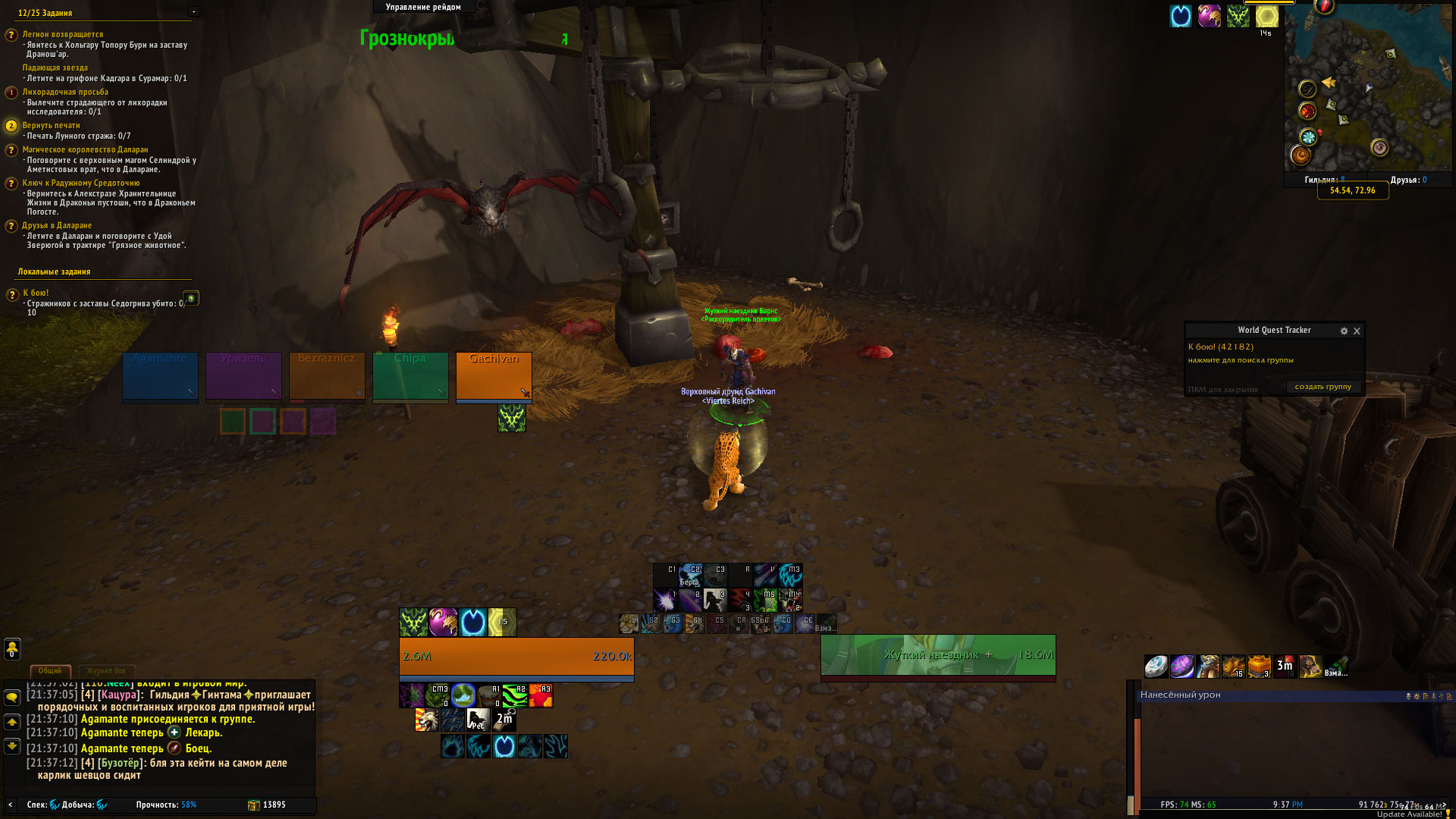This screenshot has width=1456, height=819.
Task: Activate the white starburst ability in slot 1
Action: (x=665, y=601)
